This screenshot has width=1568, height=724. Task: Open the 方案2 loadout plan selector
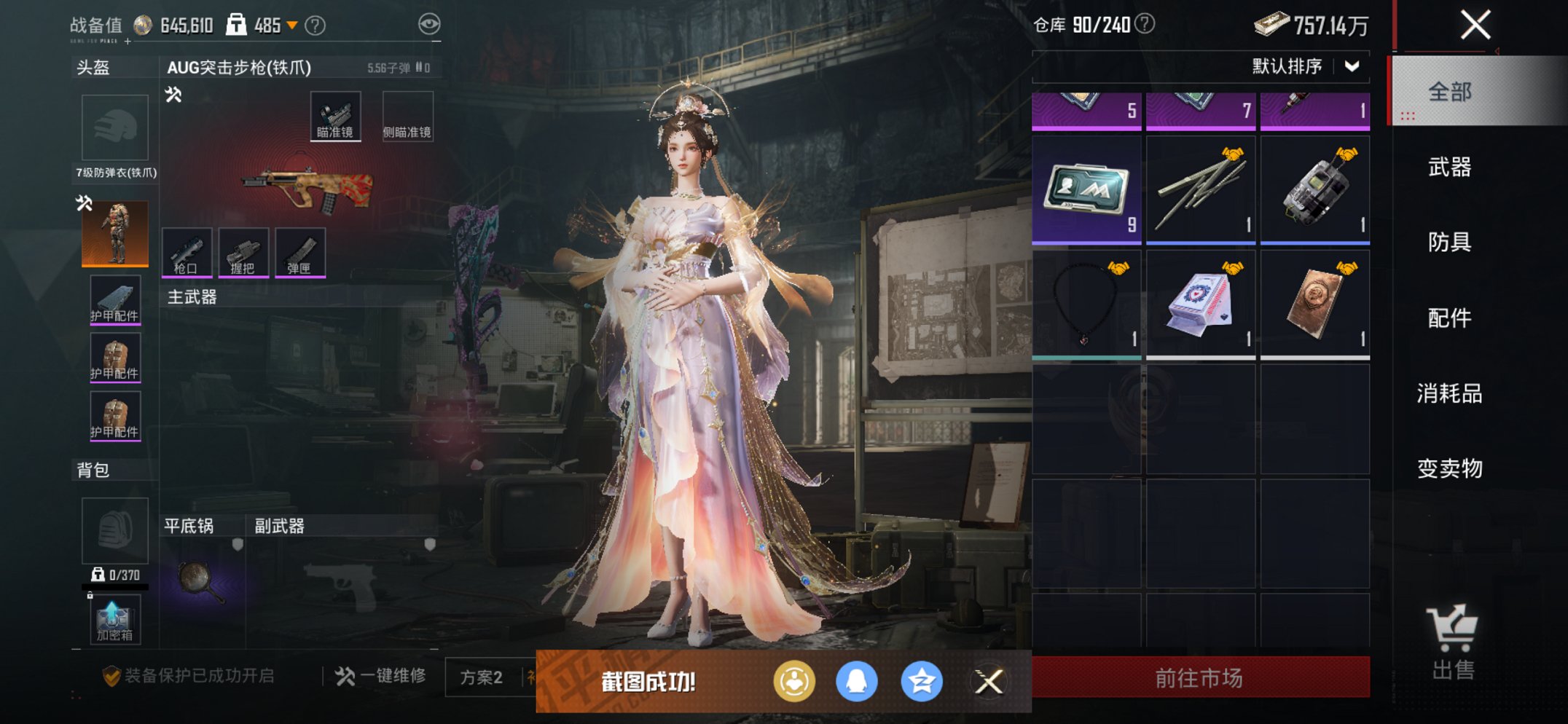coord(482,676)
